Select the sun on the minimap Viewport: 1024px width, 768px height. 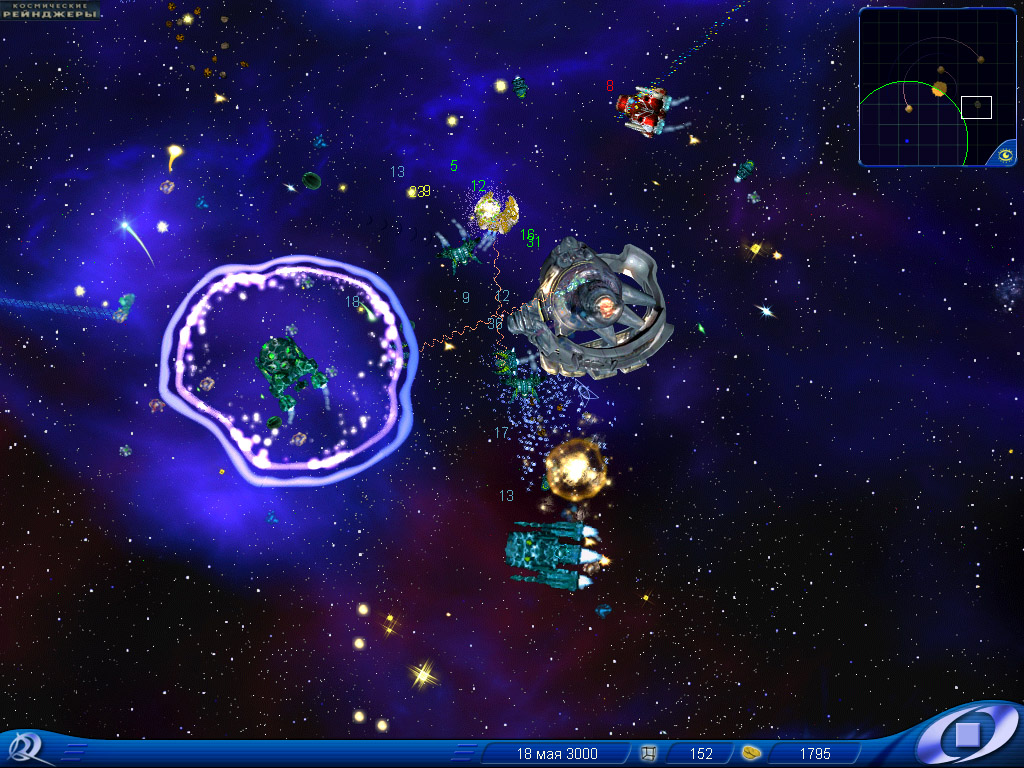(939, 89)
